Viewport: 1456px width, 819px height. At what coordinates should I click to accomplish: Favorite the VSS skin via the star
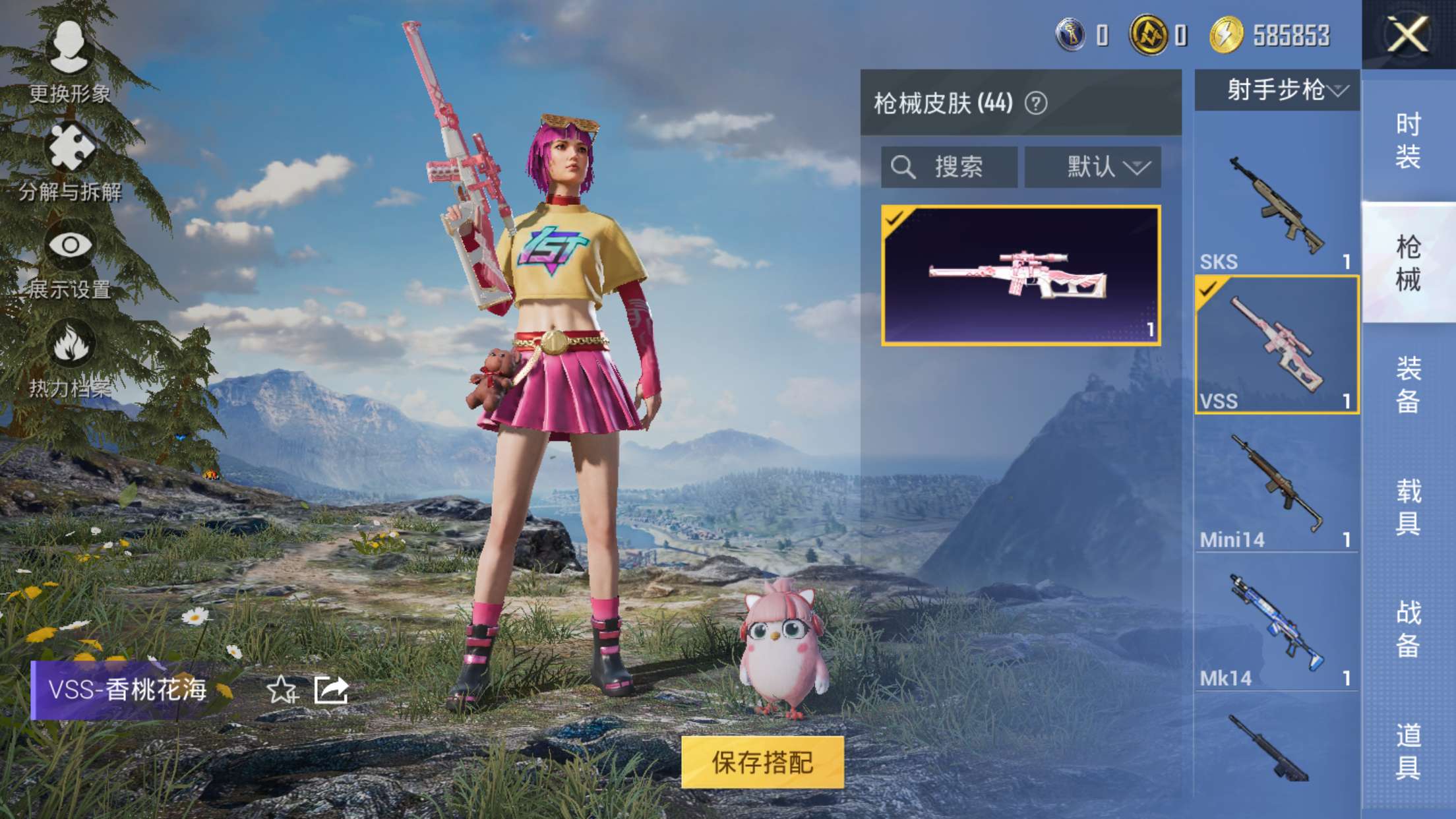tap(284, 692)
